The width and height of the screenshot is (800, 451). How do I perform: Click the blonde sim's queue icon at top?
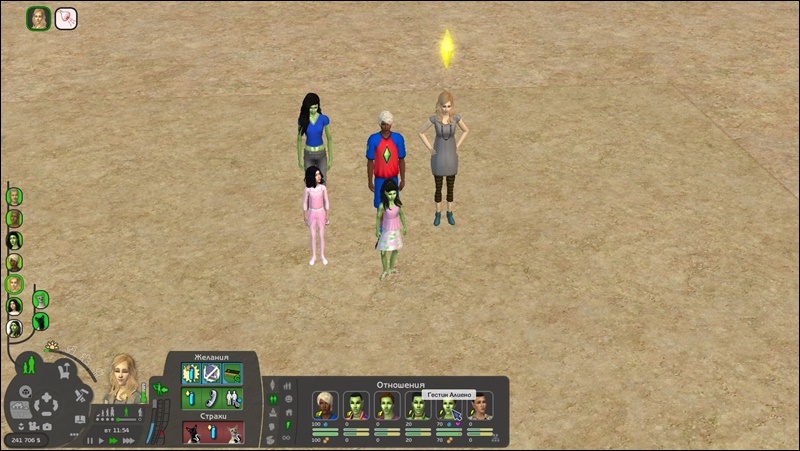(x=39, y=18)
